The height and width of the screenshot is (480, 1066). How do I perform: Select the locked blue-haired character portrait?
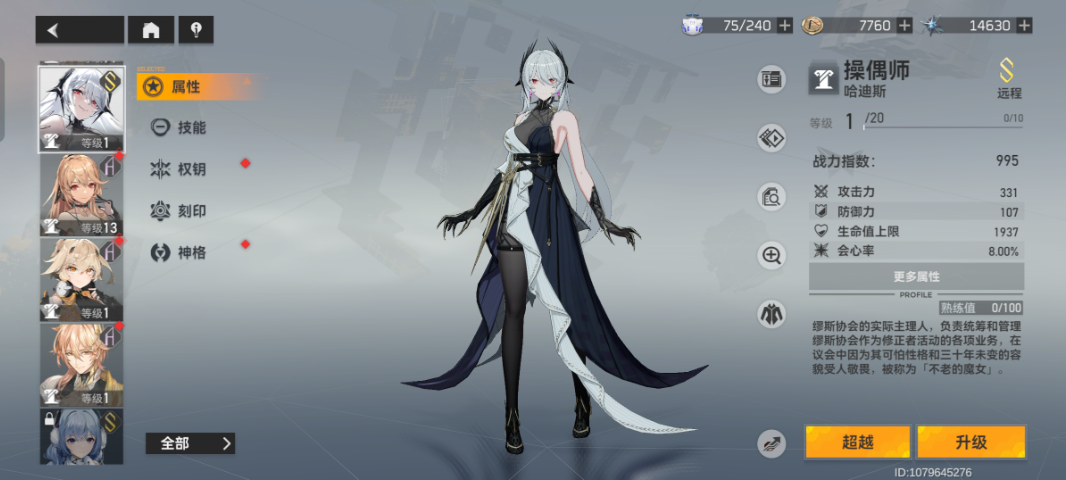(x=82, y=436)
